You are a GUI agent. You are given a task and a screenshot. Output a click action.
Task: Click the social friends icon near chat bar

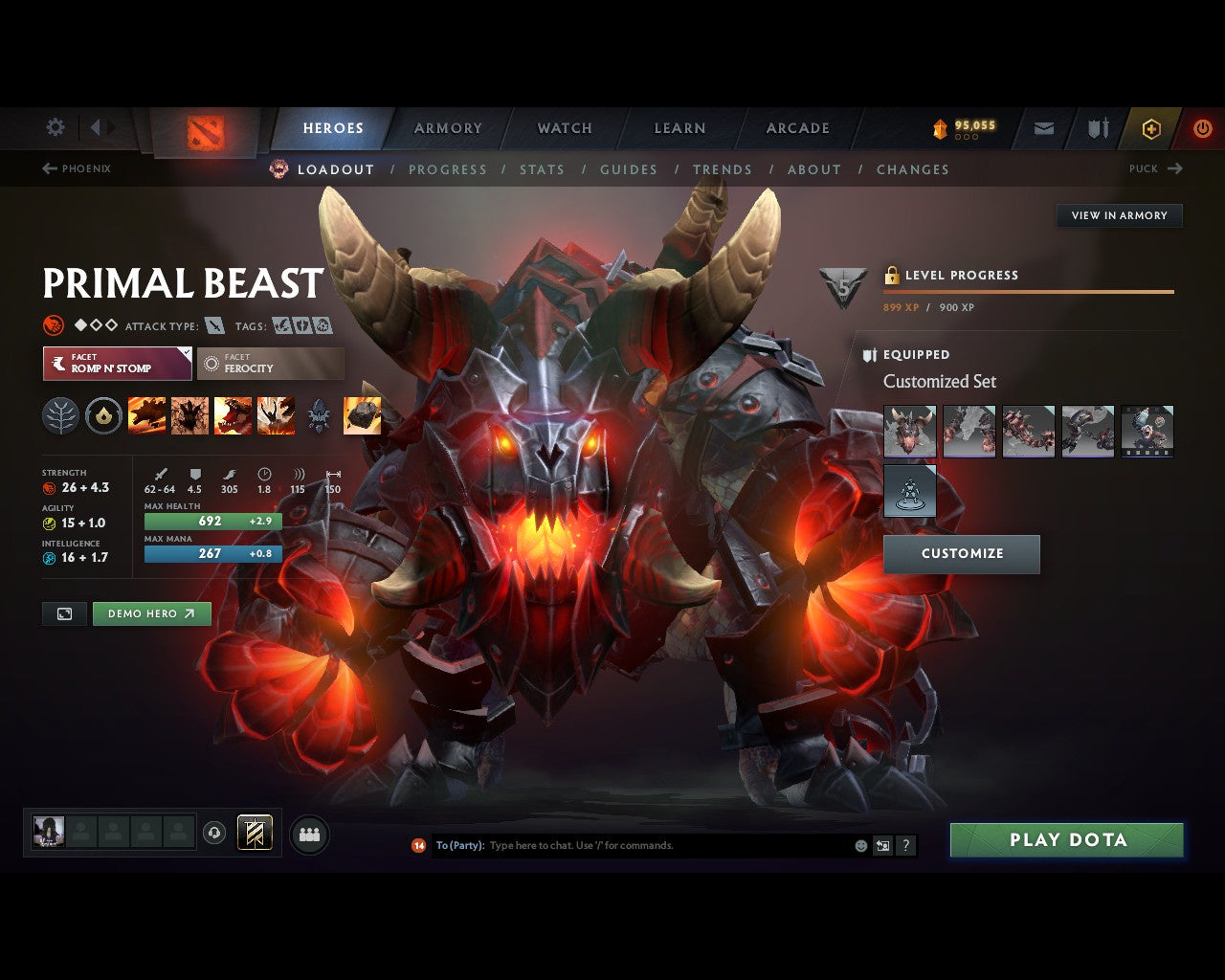[309, 834]
